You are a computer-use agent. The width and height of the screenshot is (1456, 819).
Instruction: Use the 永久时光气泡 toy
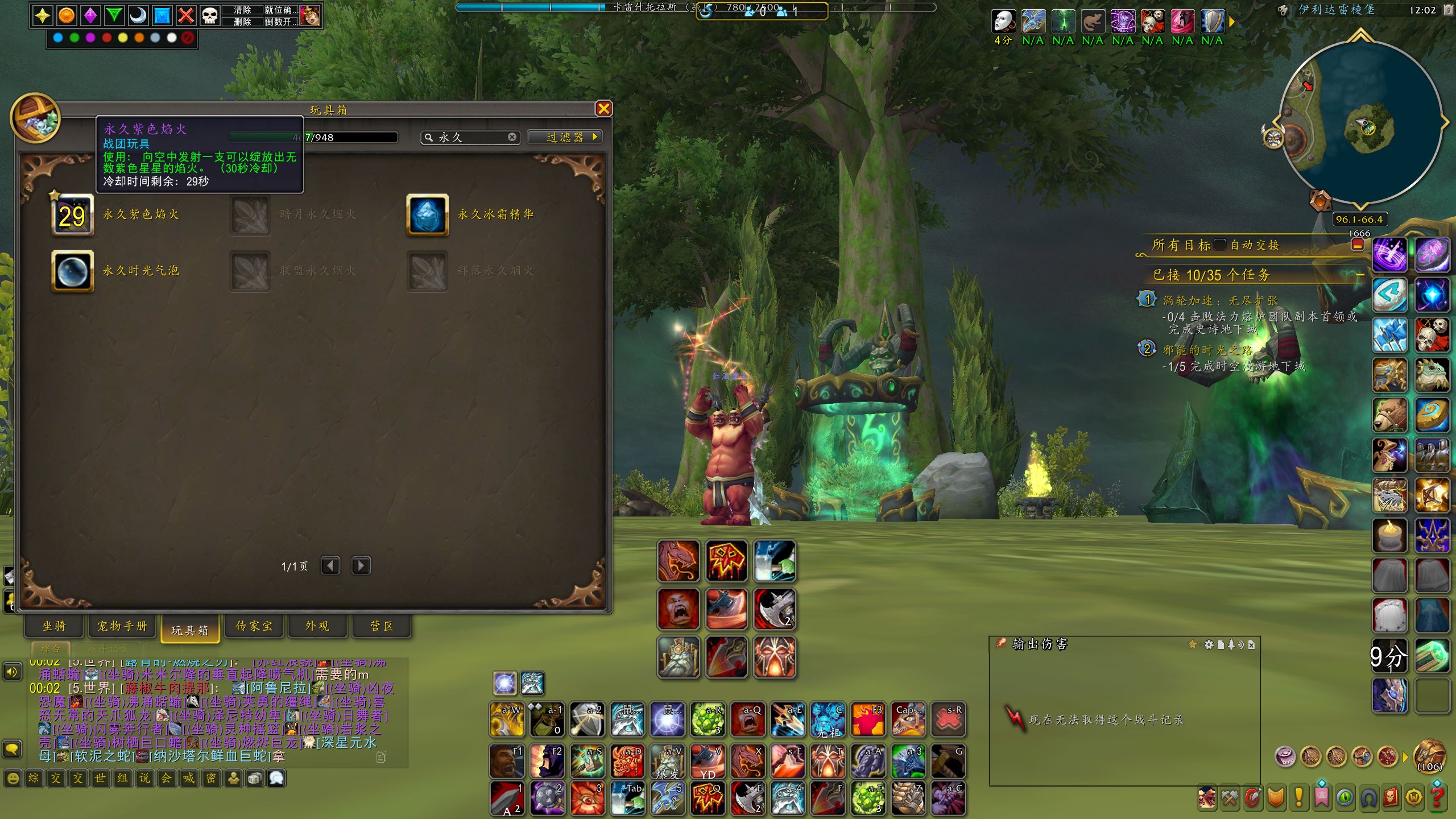tap(72, 271)
